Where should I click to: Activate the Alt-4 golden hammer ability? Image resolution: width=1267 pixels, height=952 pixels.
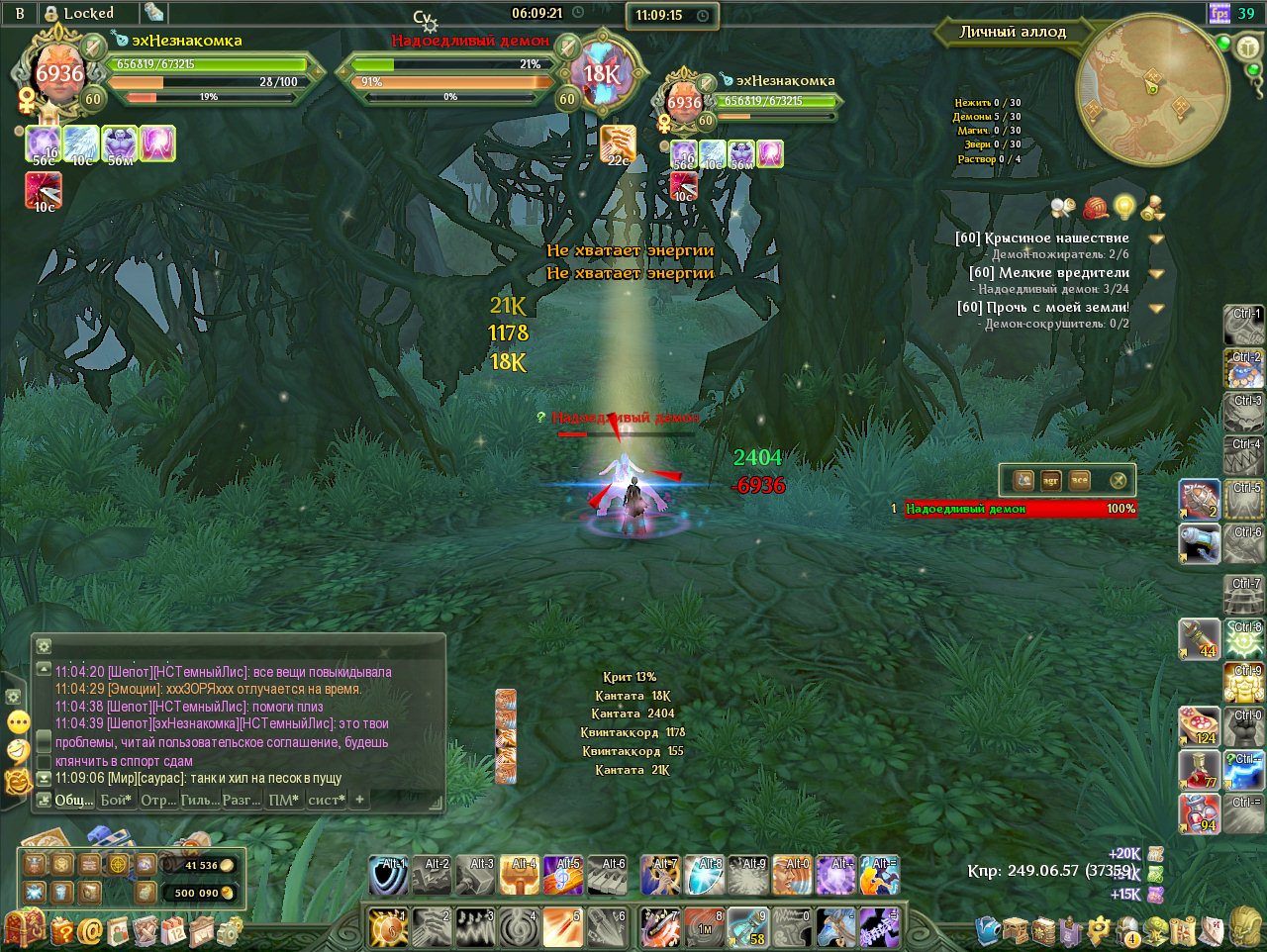tap(519, 876)
